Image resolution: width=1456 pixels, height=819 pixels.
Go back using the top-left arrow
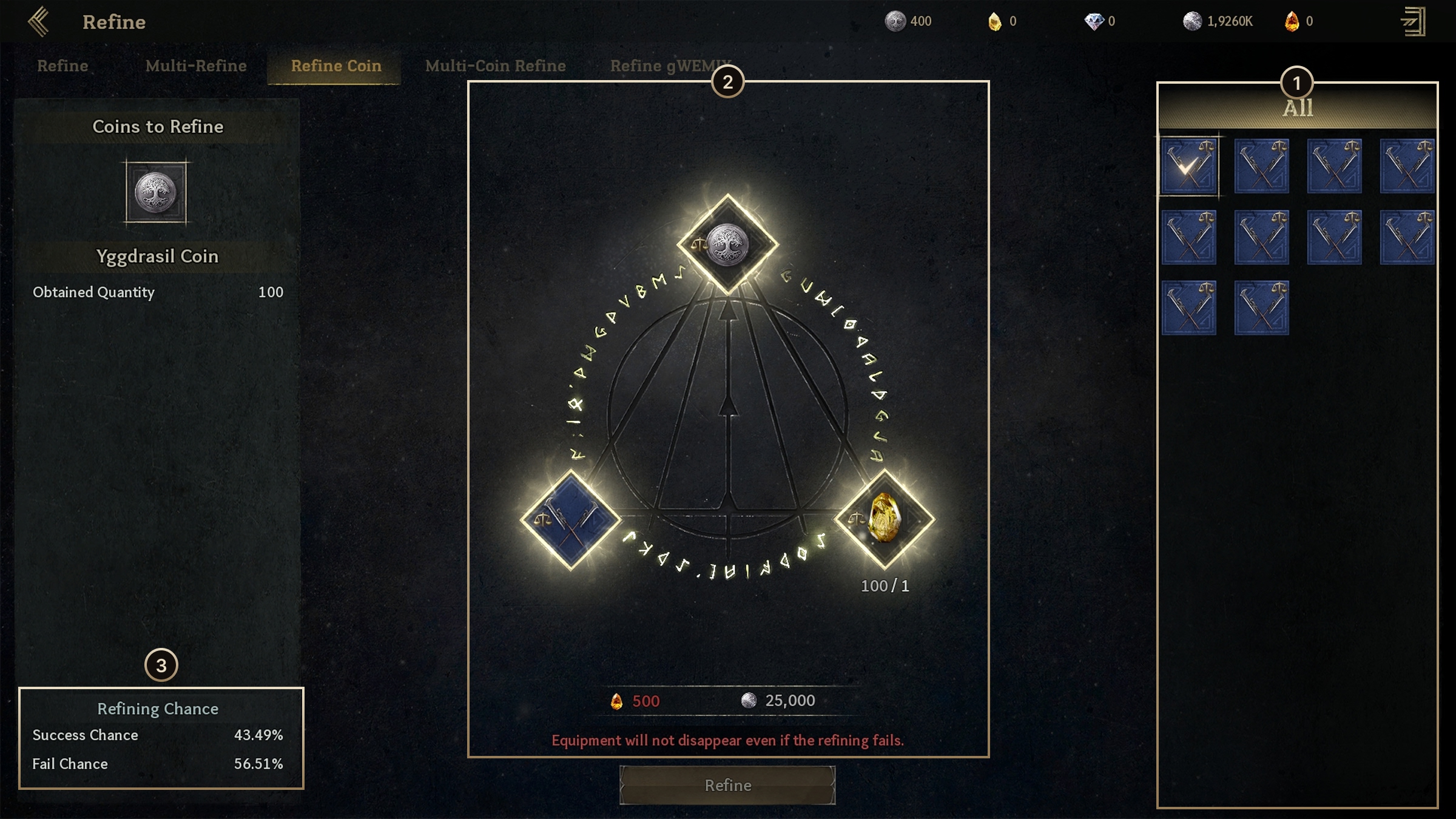[38, 22]
